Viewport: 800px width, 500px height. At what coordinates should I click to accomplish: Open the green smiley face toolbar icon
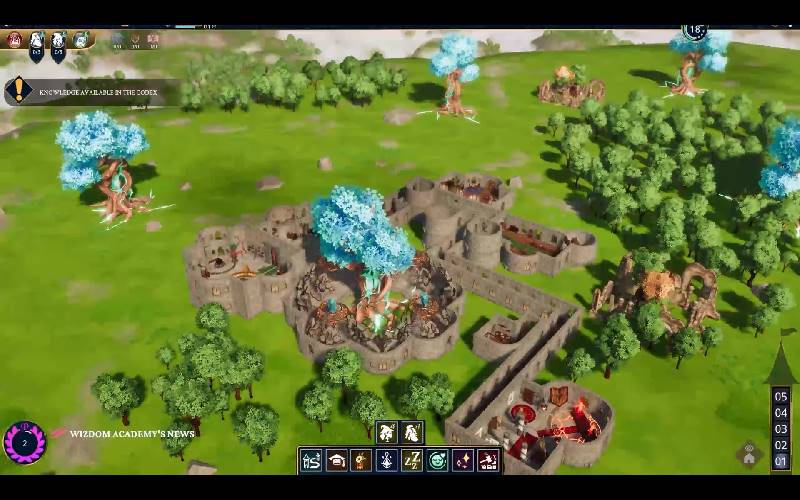tap(437, 461)
